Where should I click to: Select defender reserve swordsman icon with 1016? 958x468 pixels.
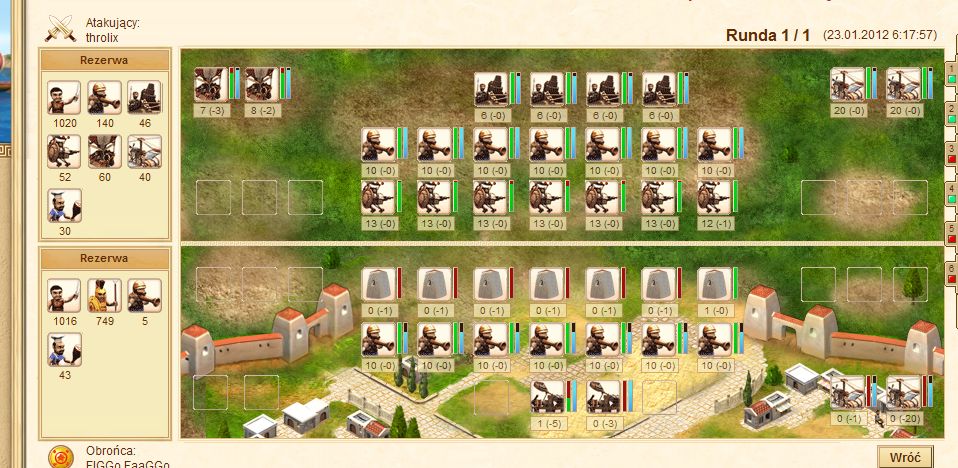(64, 296)
